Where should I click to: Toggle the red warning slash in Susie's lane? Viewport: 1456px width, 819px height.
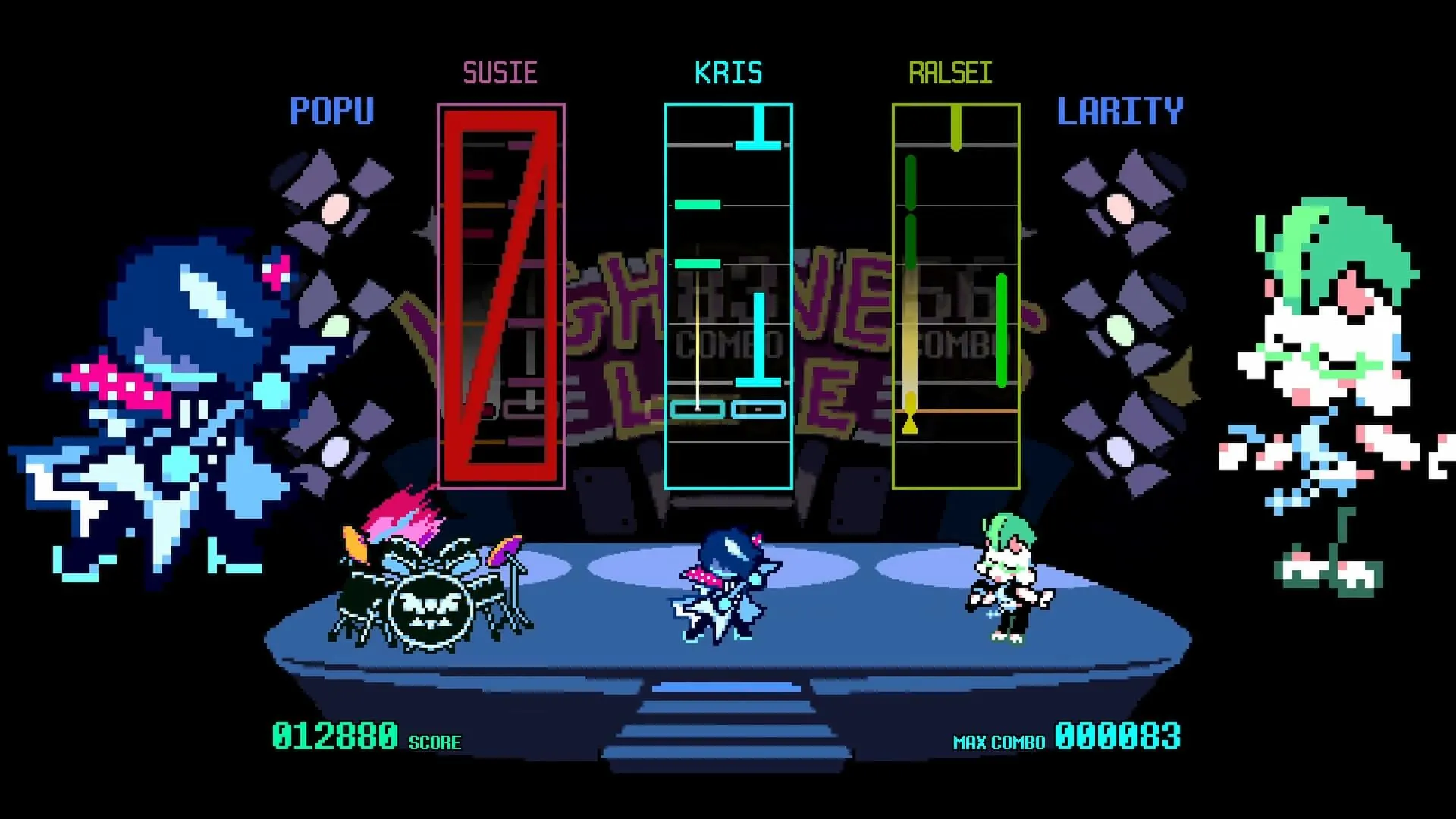tap(500, 296)
